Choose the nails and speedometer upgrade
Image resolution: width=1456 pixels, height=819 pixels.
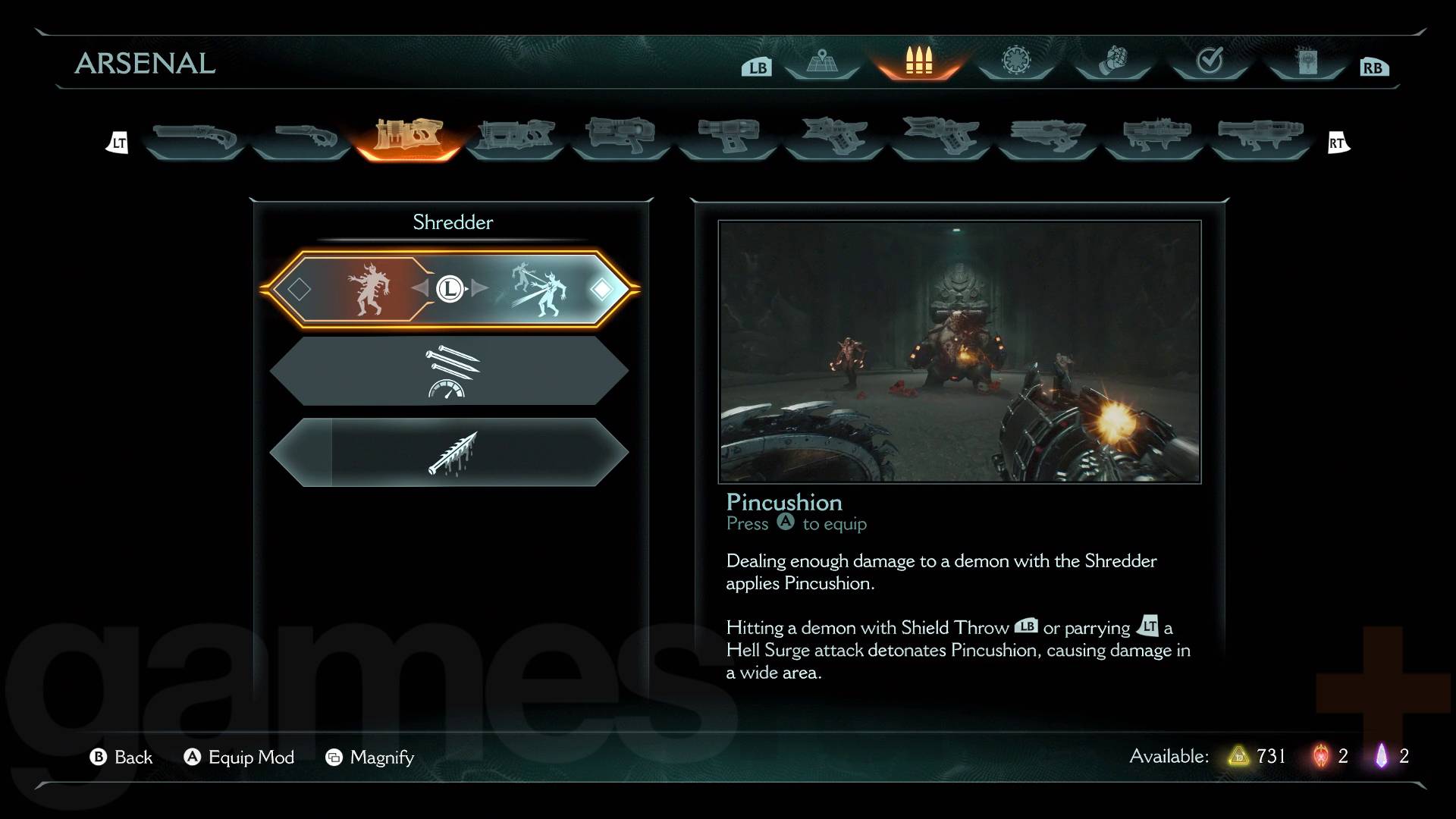coord(450,371)
